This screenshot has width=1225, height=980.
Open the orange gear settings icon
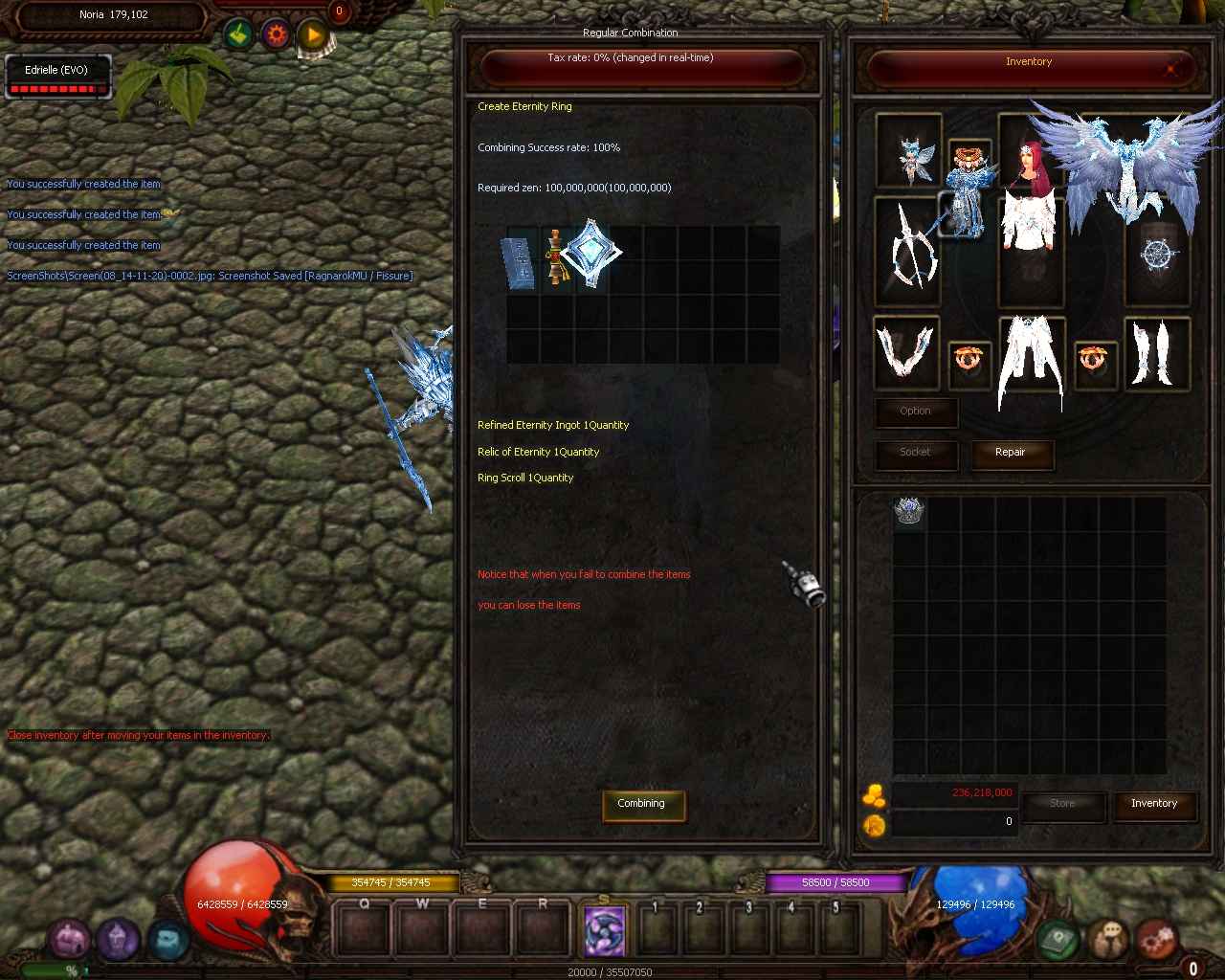coord(277,35)
